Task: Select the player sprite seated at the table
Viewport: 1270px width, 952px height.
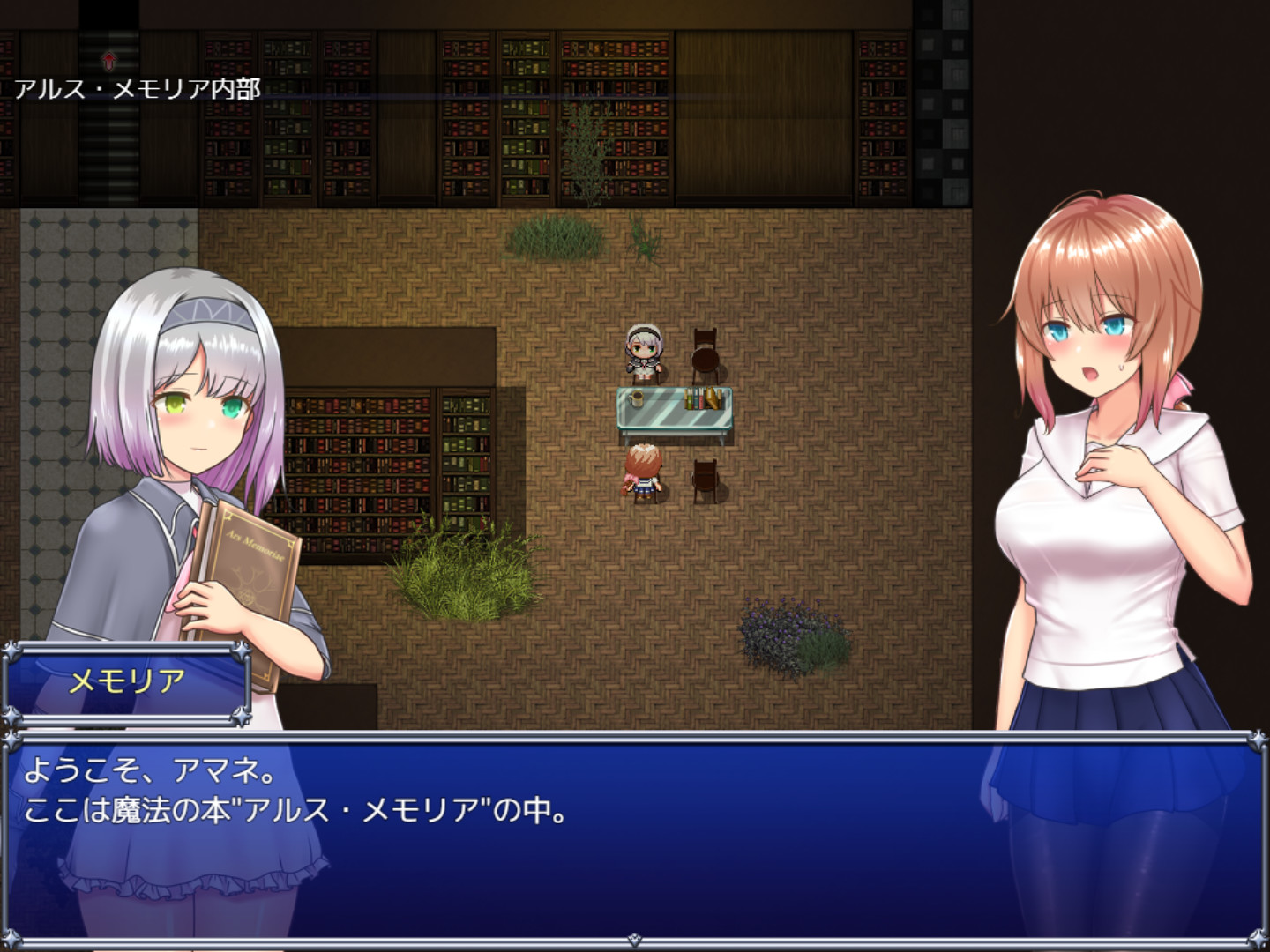Action: (643, 472)
